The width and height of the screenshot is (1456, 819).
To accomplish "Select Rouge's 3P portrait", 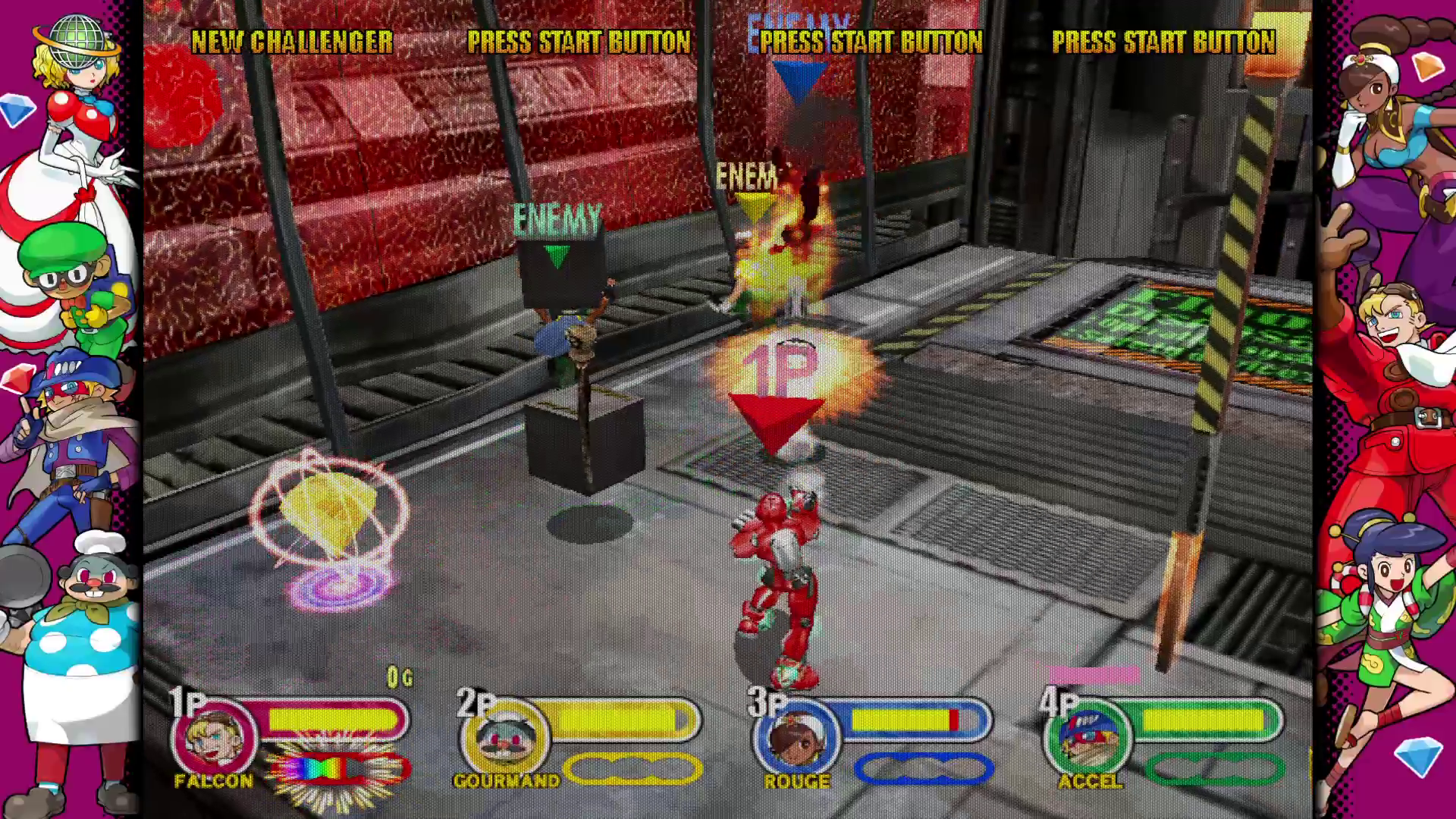I will click(x=797, y=737).
